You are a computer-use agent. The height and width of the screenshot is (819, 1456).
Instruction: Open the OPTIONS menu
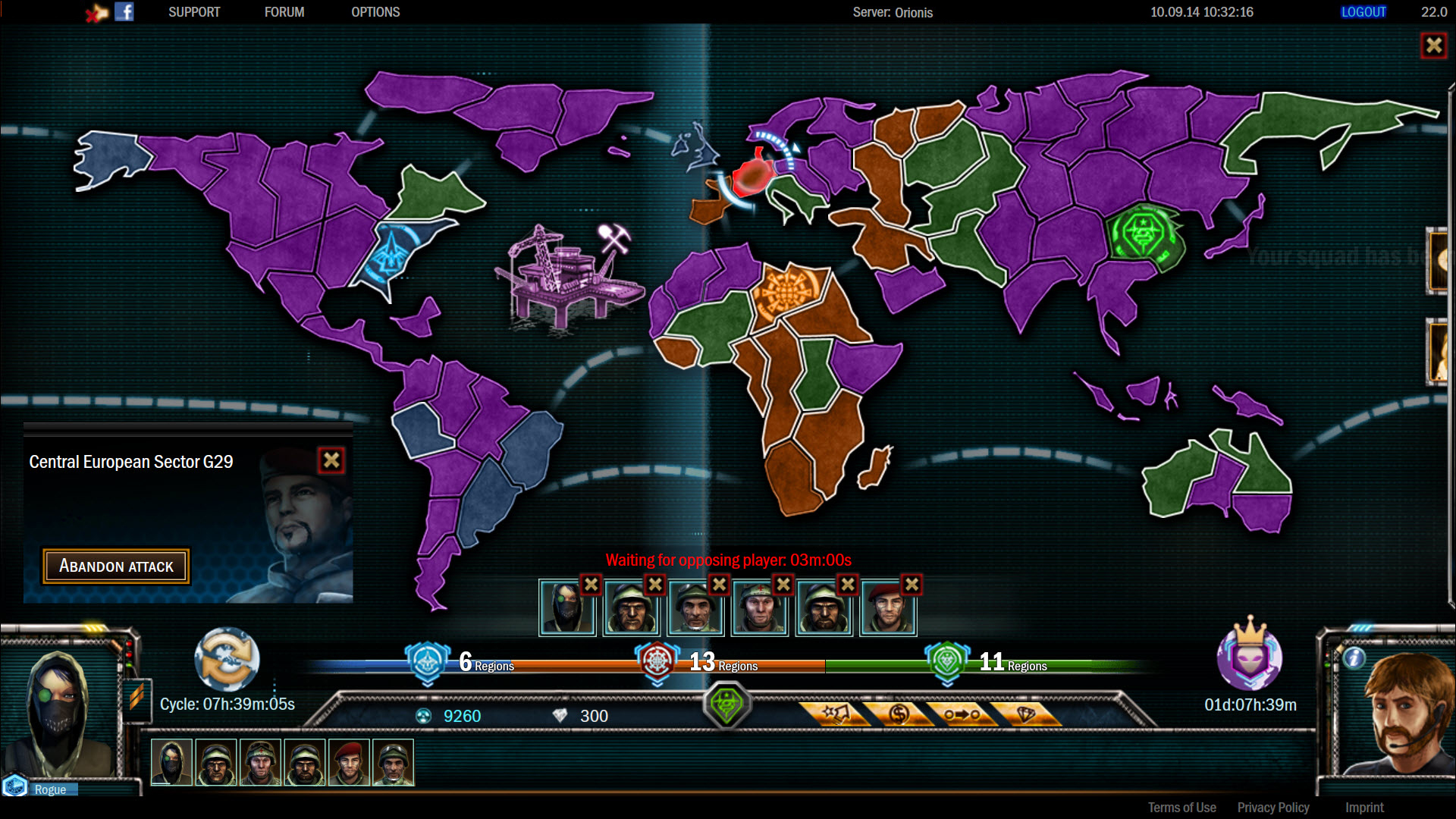(375, 11)
